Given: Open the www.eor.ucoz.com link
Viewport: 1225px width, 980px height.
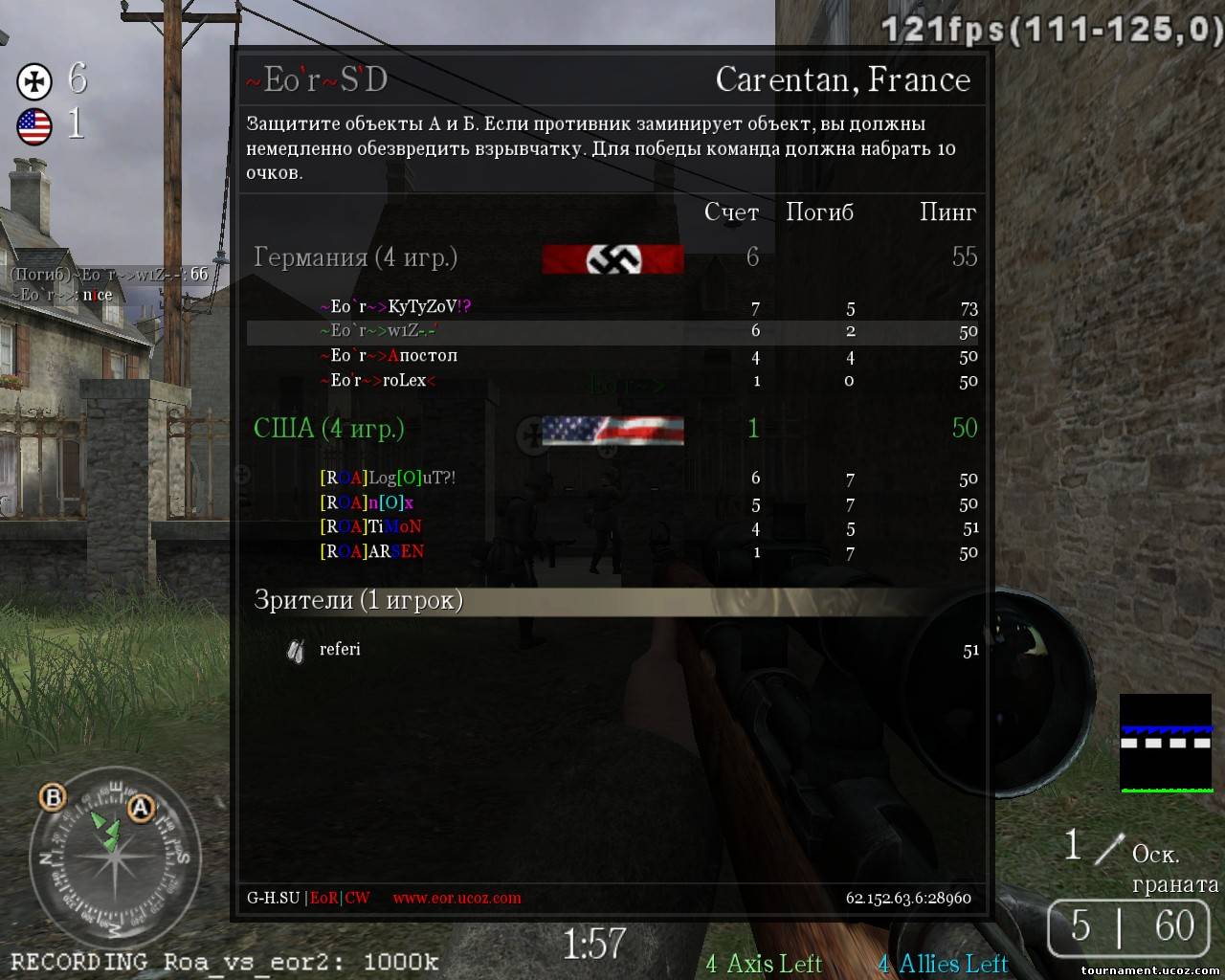Looking at the screenshot, I should point(457,899).
